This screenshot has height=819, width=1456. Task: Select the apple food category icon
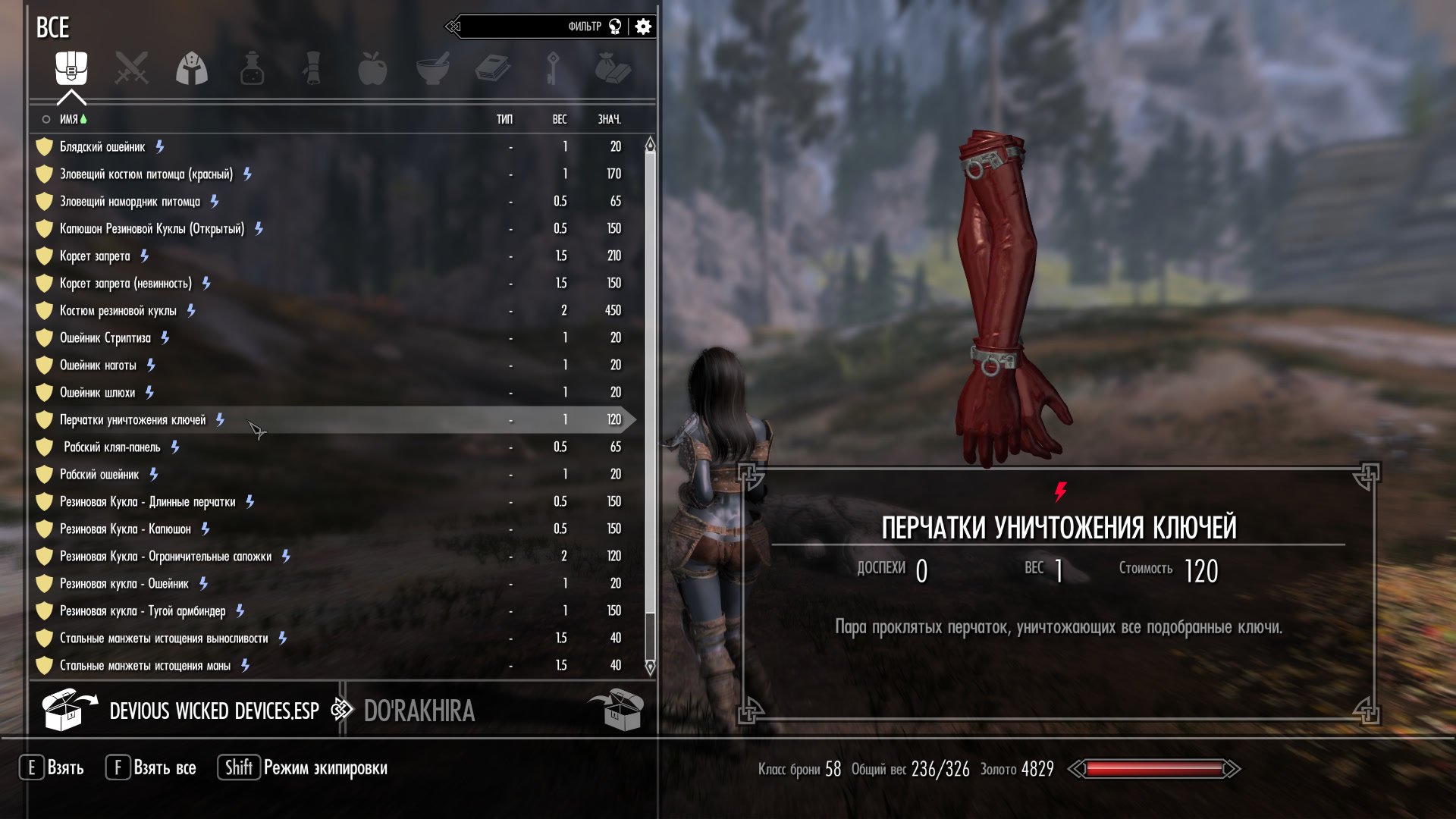click(374, 69)
